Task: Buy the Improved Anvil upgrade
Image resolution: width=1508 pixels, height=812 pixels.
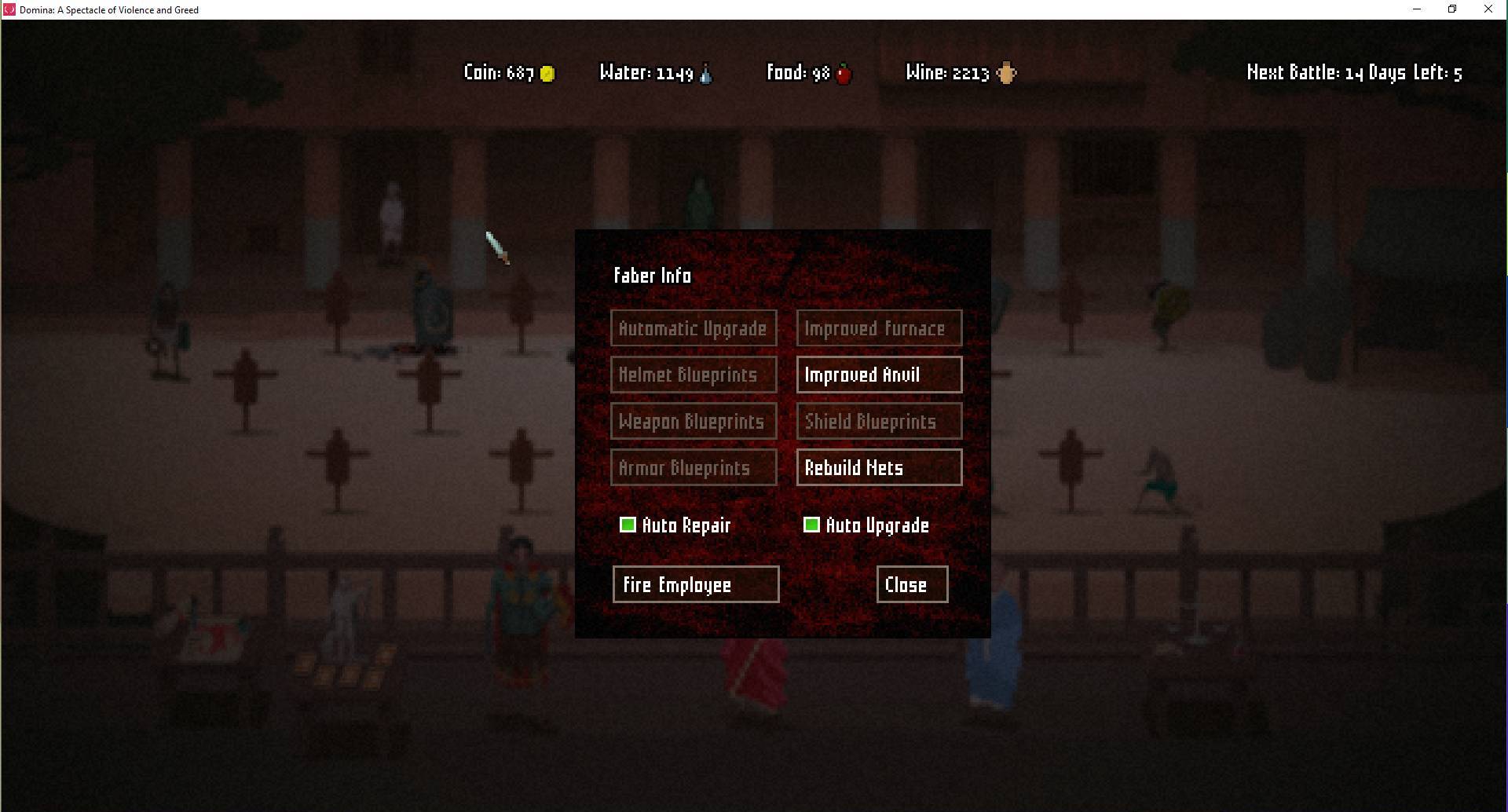Action: 878,375
